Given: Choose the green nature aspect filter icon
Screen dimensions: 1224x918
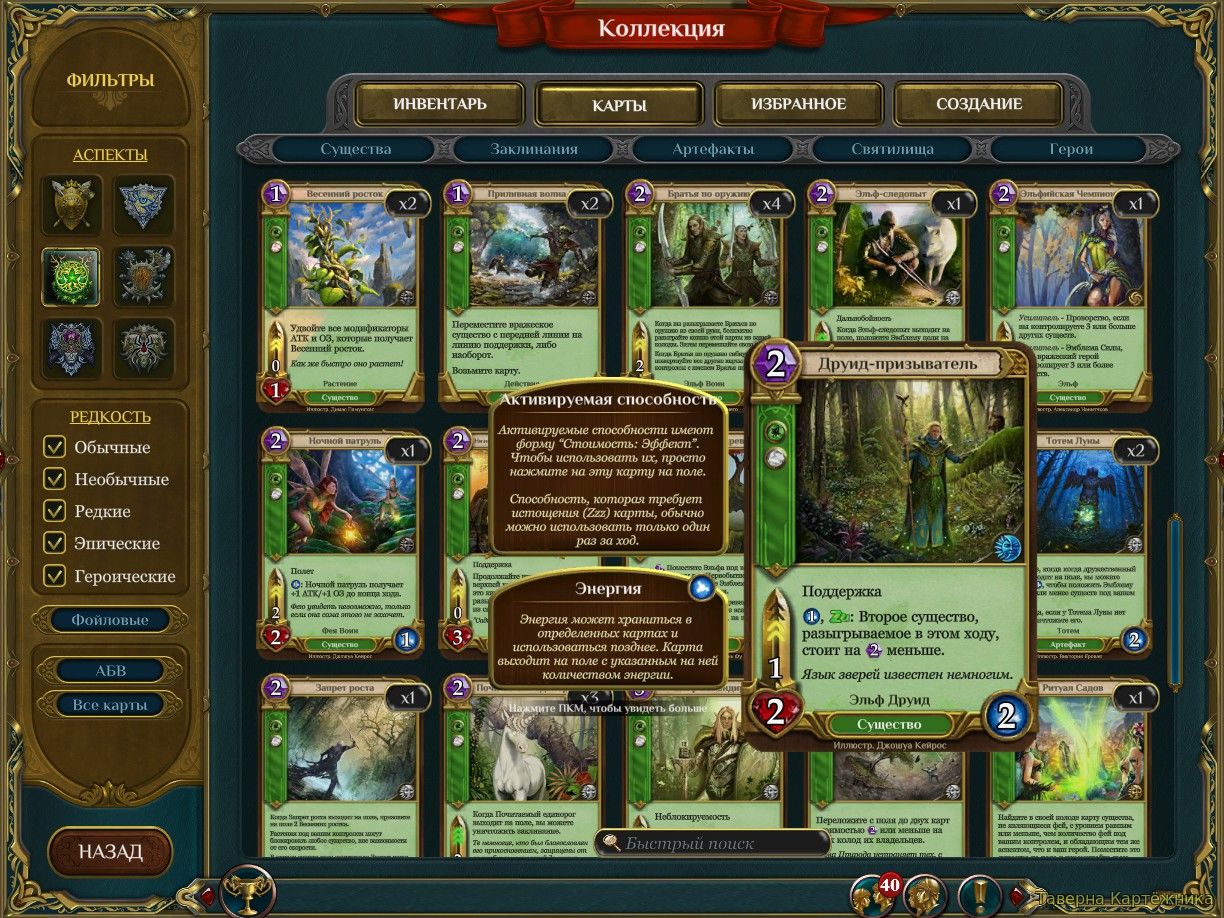Looking at the screenshot, I should pos(71,276).
